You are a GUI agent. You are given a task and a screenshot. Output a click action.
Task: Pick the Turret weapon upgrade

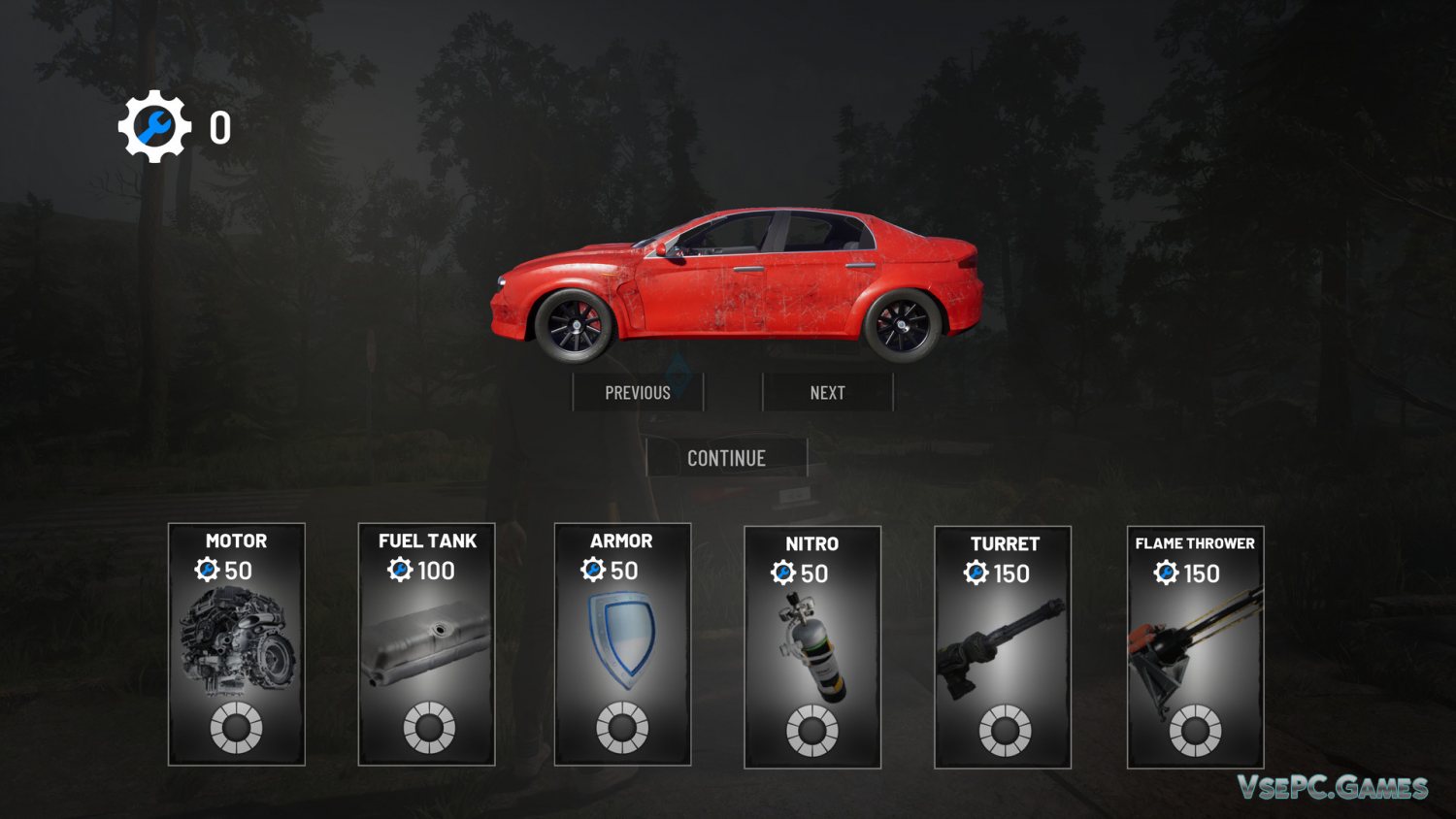pos(1003,646)
